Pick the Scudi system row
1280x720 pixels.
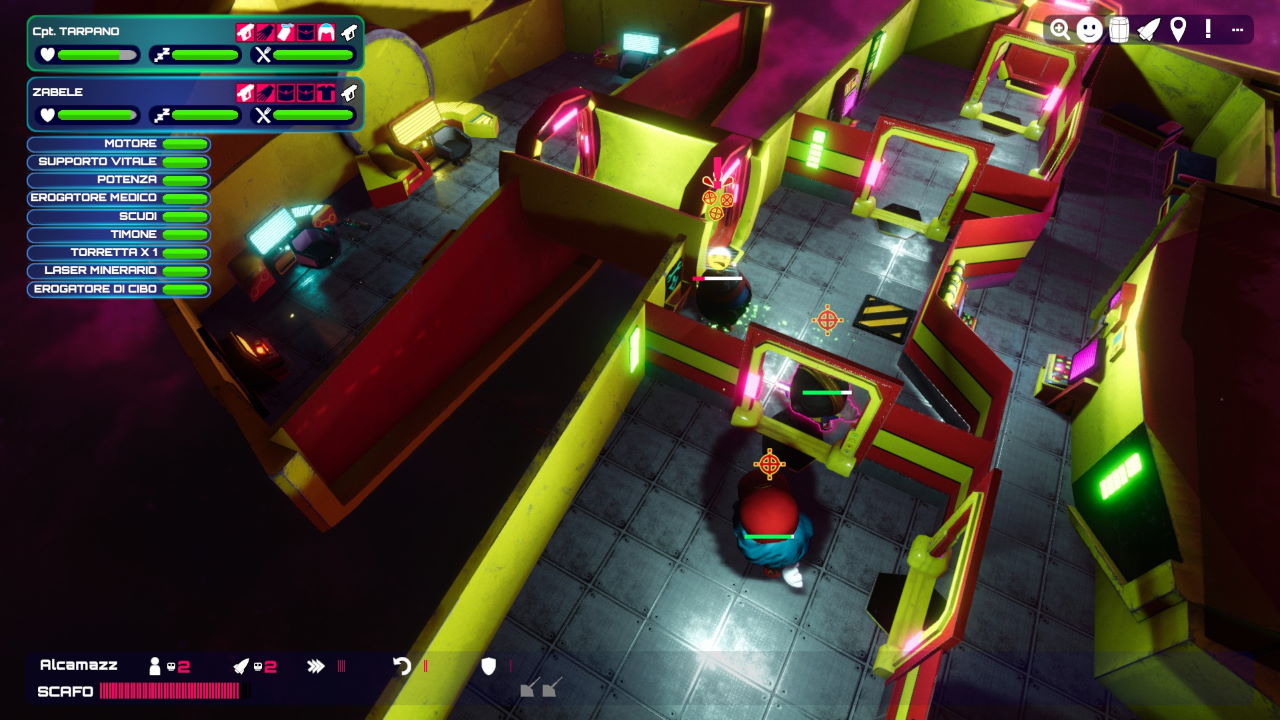[x=119, y=216]
